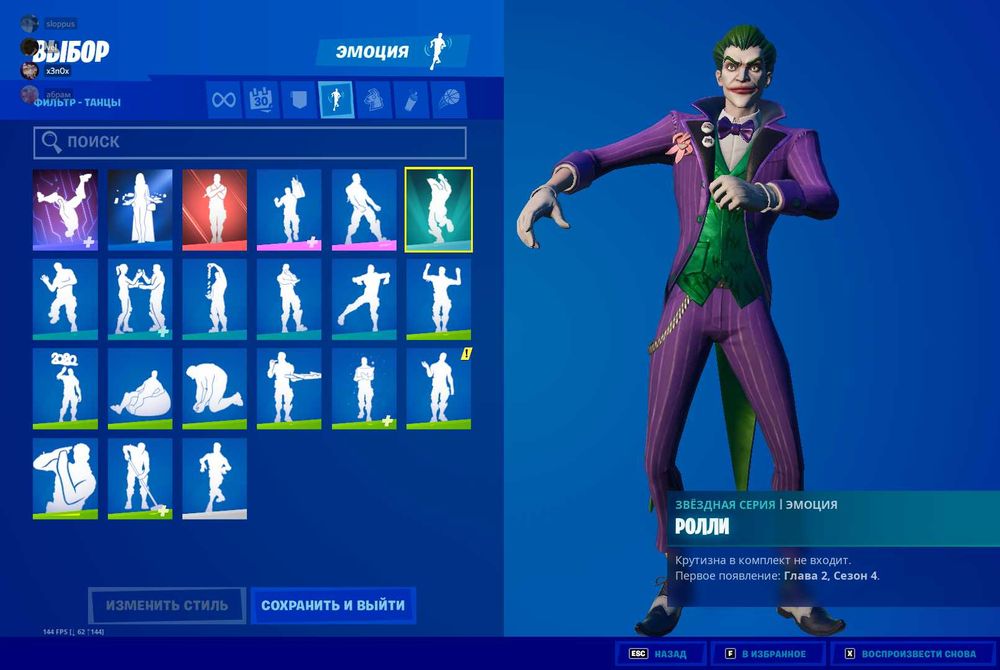Click the СОХРАНИТЬ И ВЫЙТИ button

(333, 605)
